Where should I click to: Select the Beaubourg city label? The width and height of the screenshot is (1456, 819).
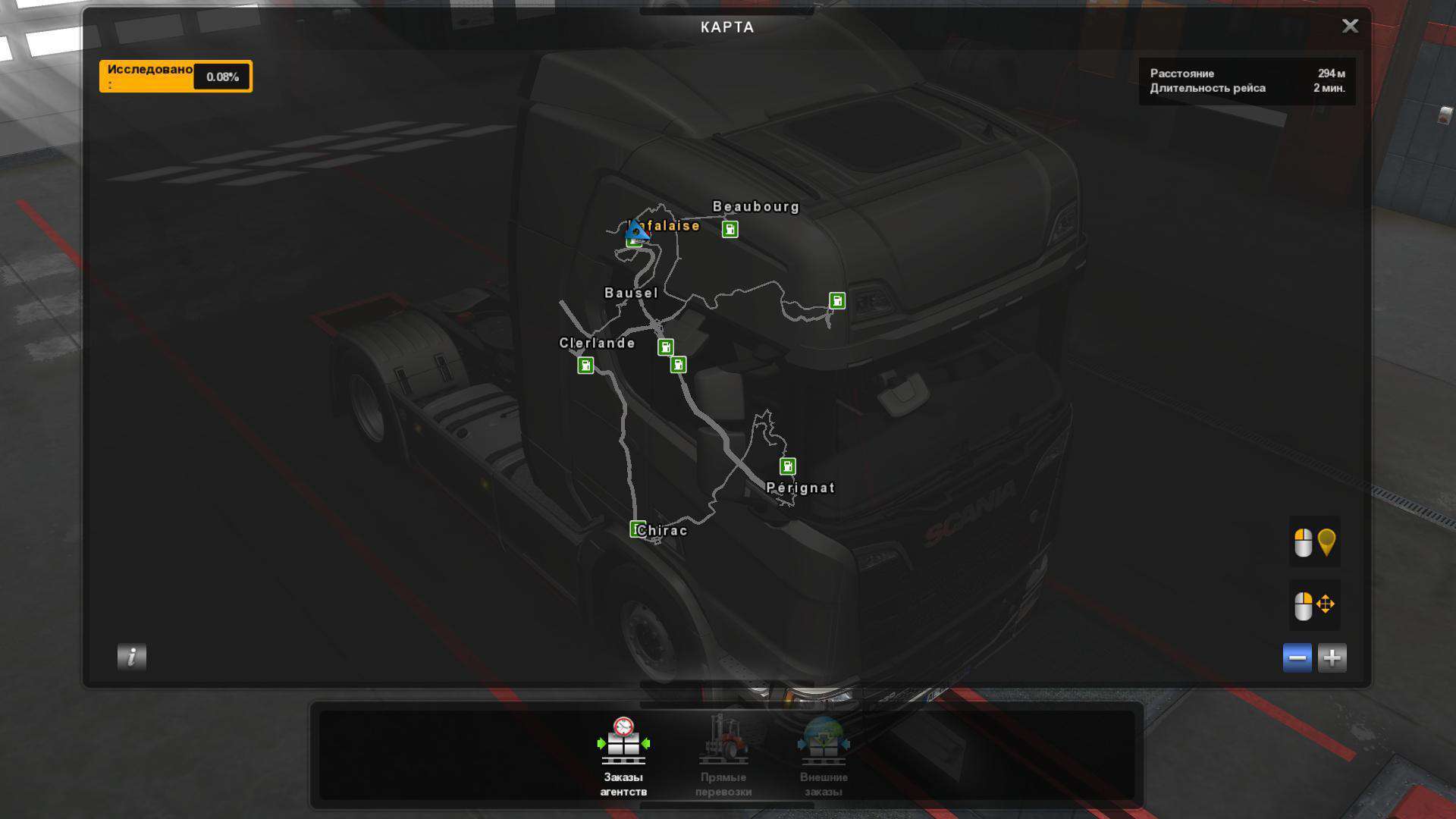[x=756, y=206]
